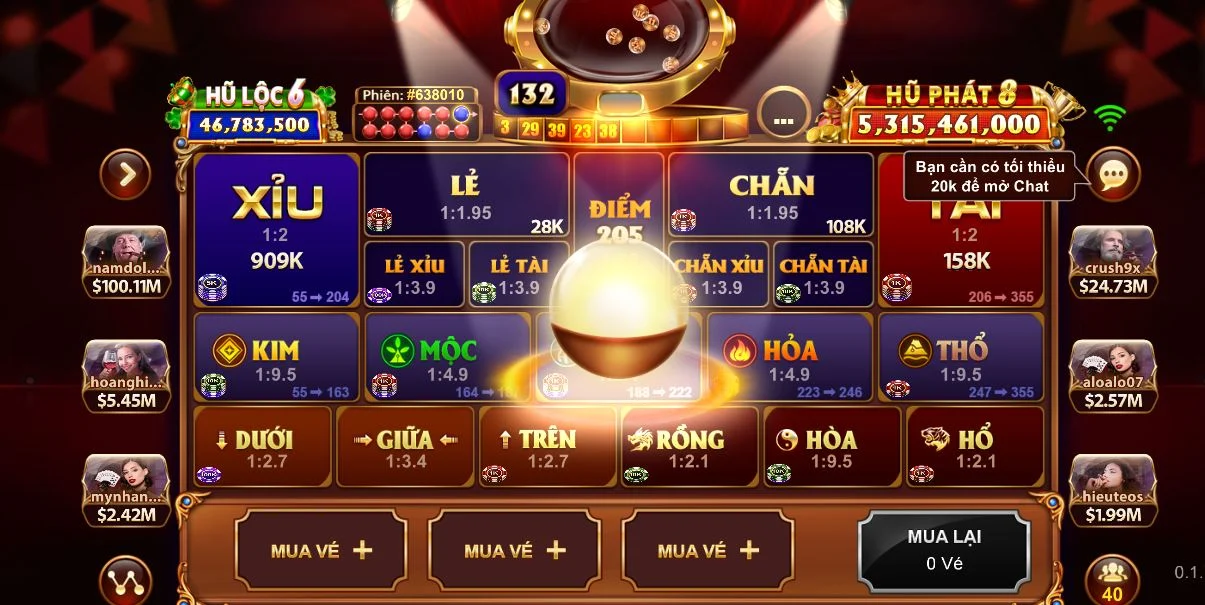
Task: Select the KIM element bet
Action: point(276,357)
